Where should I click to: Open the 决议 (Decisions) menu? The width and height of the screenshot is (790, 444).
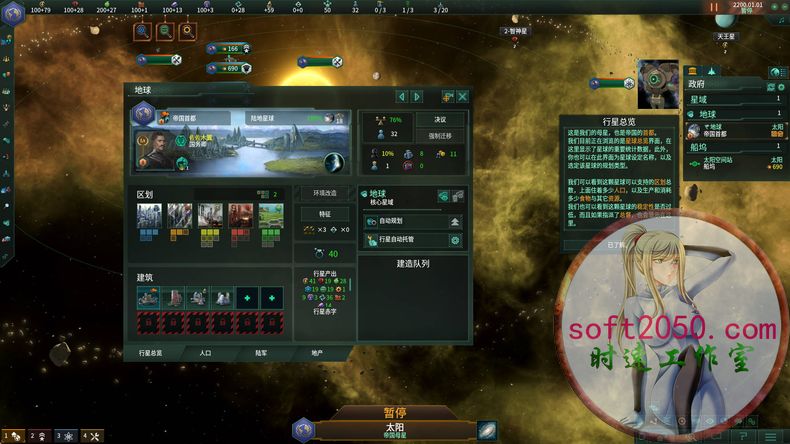pos(440,118)
